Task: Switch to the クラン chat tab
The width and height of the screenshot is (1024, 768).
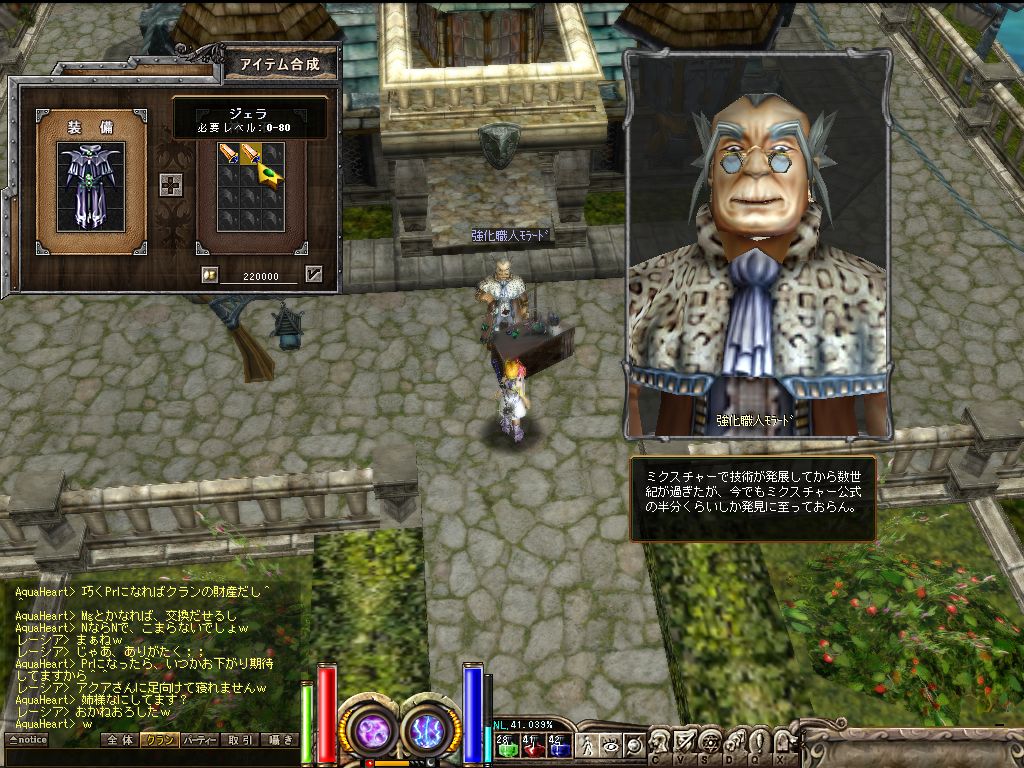Action: click(x=158, y=740)
